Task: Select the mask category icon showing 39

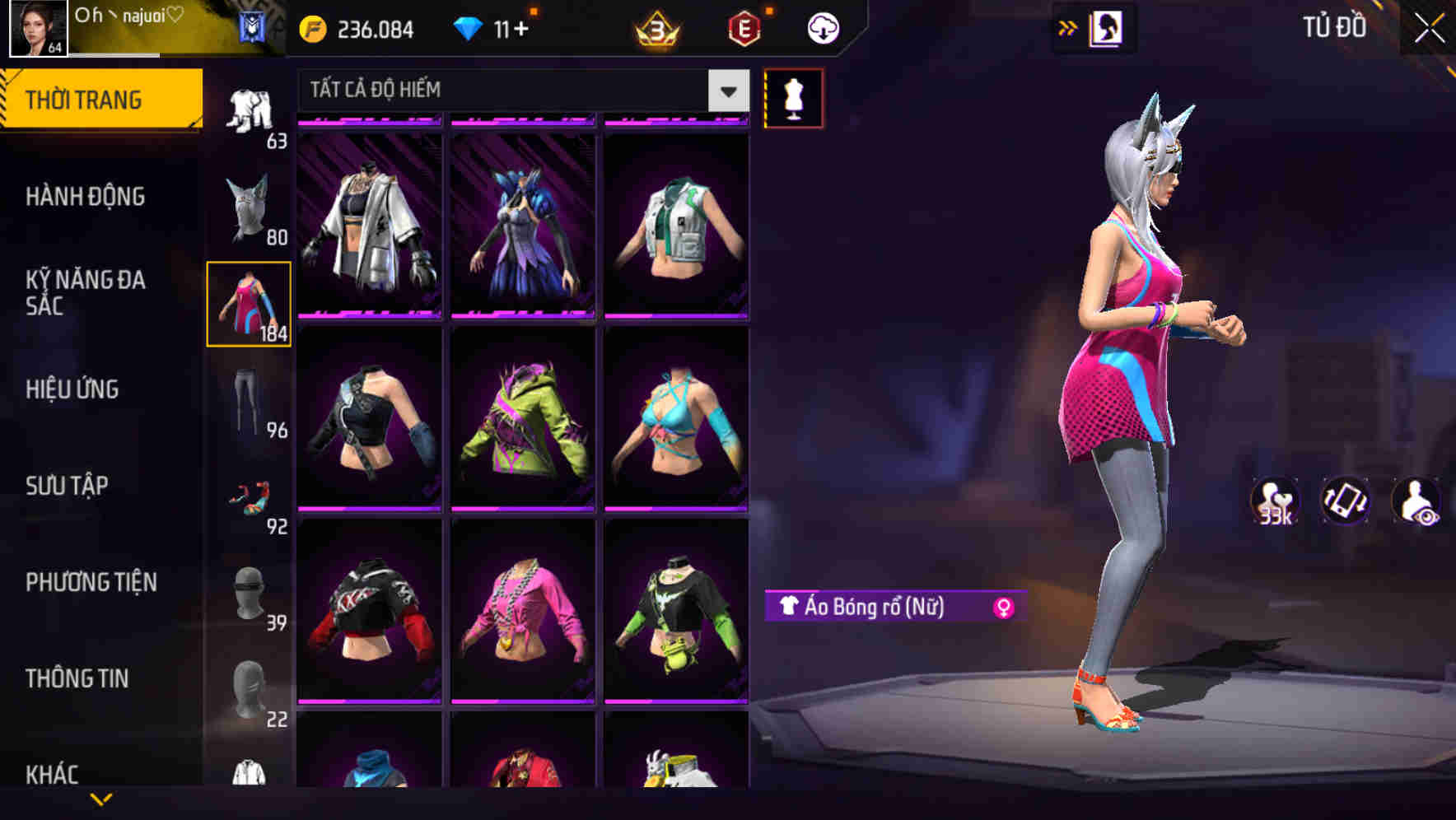Action: pos(251,593)
